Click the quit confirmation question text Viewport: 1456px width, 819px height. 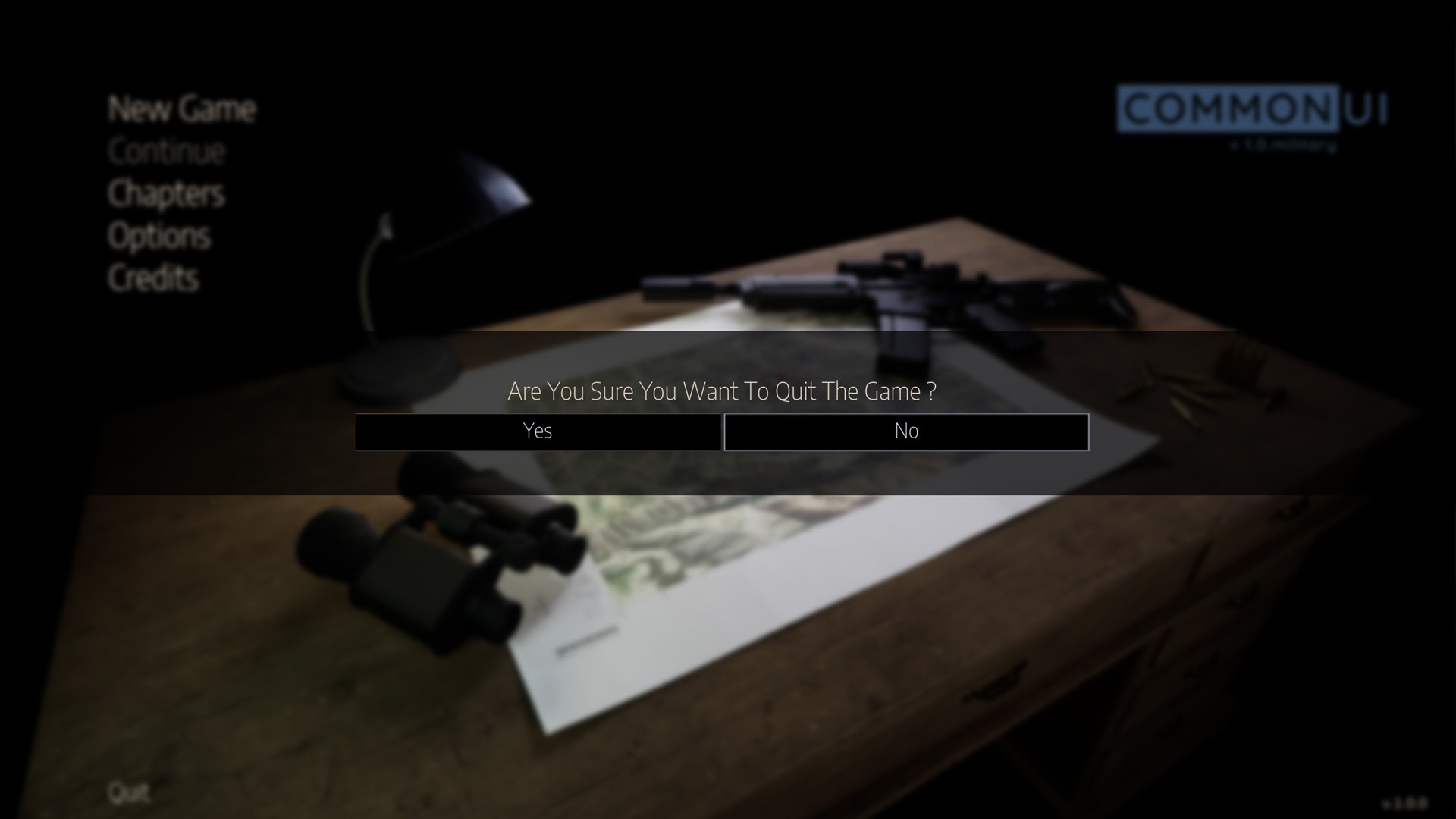pos(721,391)
